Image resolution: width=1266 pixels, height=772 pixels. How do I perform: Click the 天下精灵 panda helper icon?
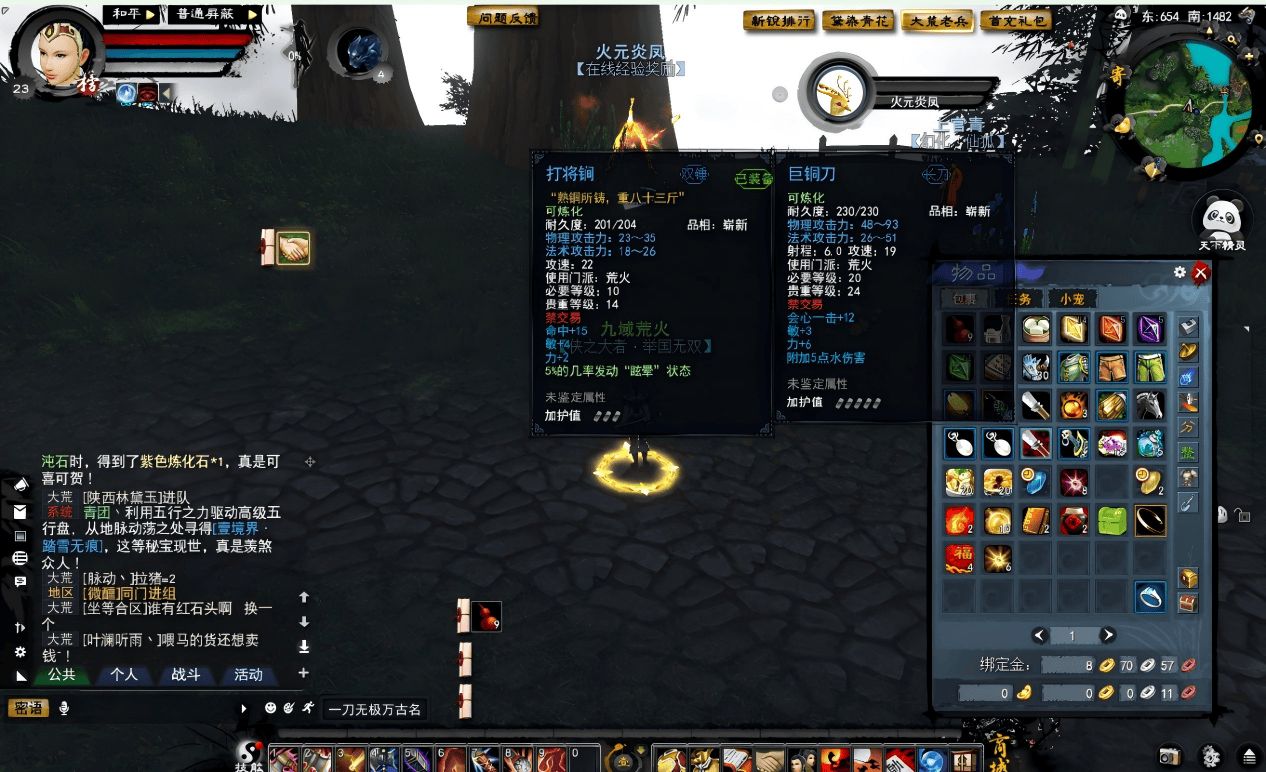click(x=1221, y=219)
